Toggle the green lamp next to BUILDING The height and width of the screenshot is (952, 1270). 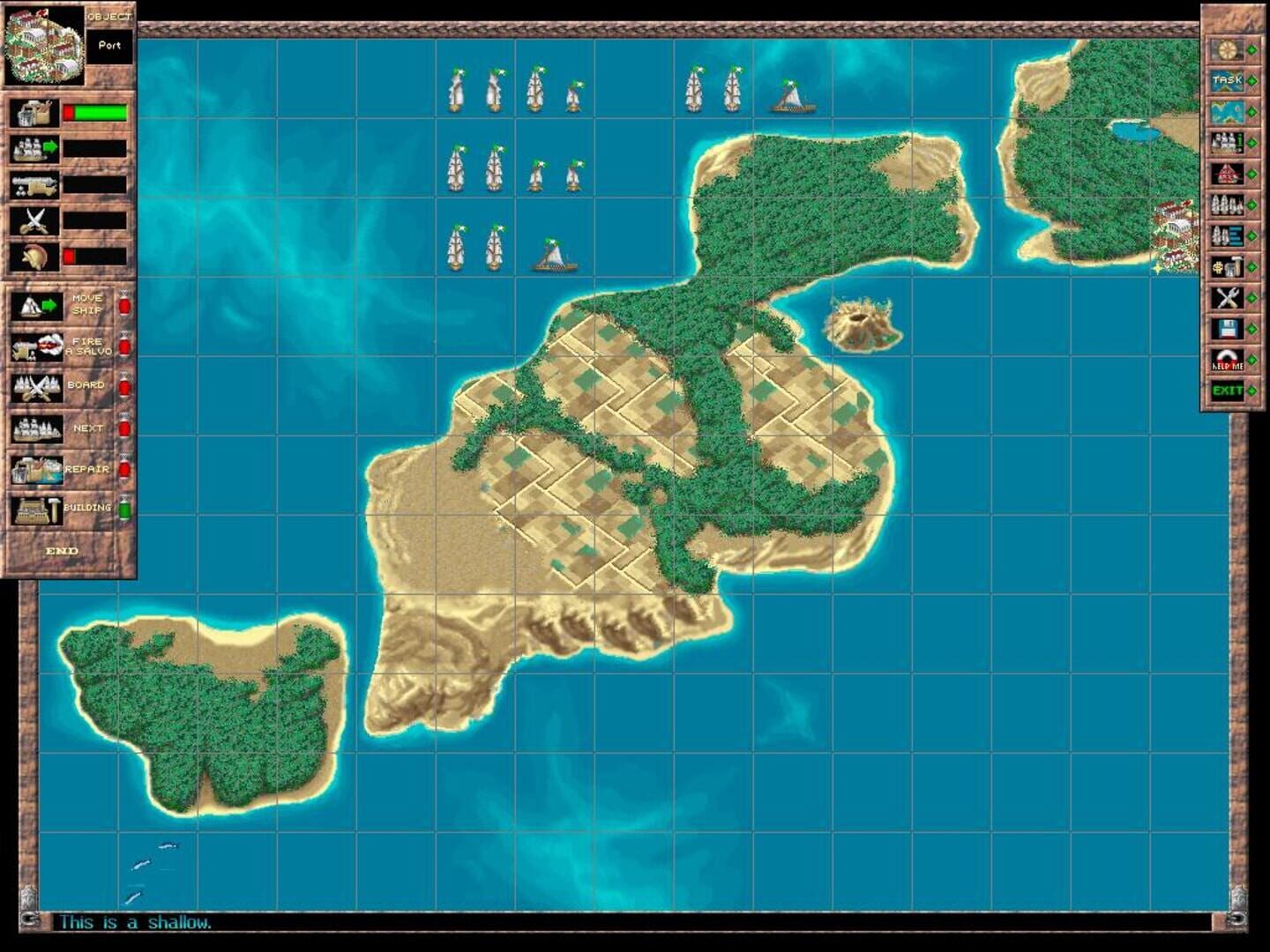point(124,509)
